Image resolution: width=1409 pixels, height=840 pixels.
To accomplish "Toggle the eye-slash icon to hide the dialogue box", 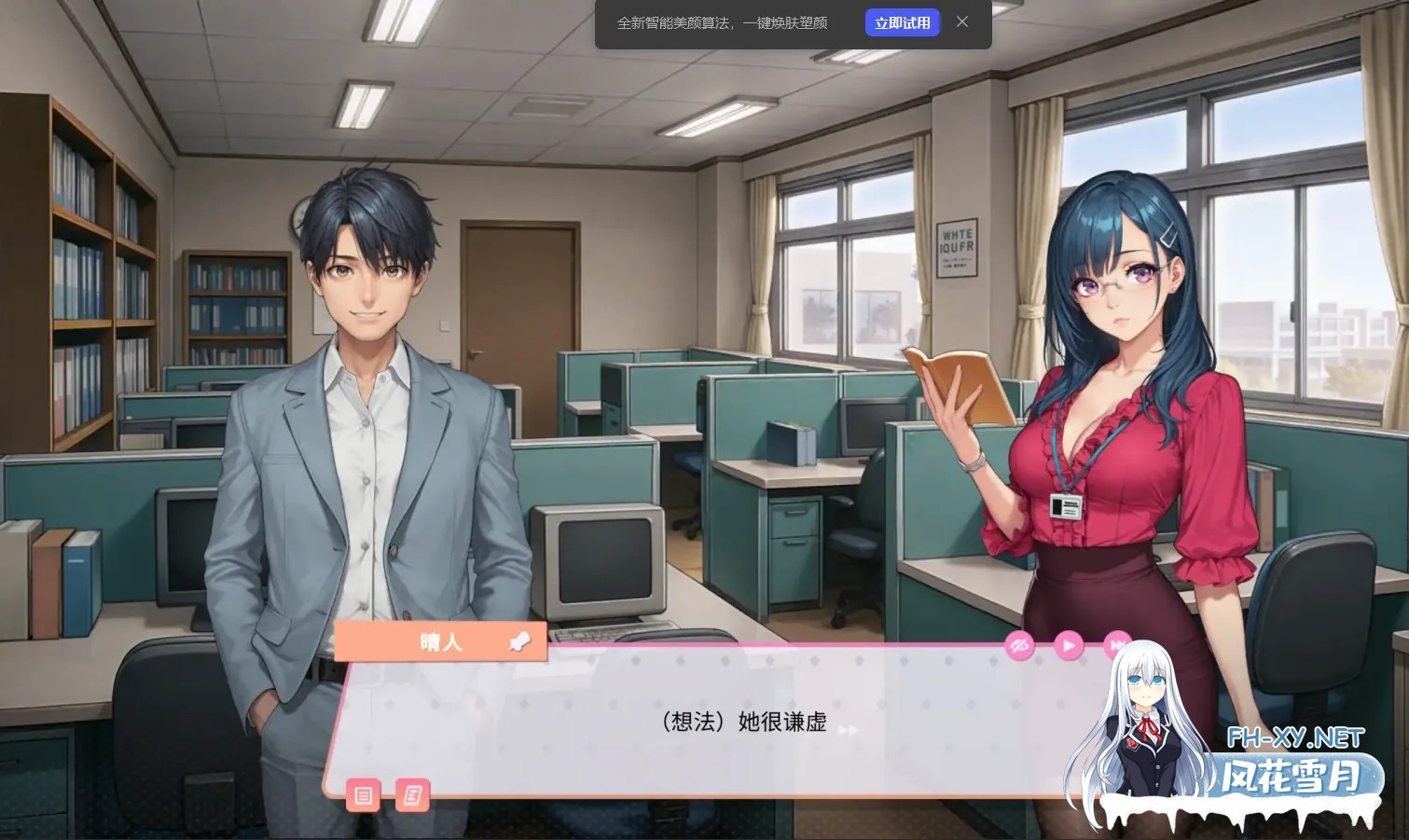I will click(1020, 643).
